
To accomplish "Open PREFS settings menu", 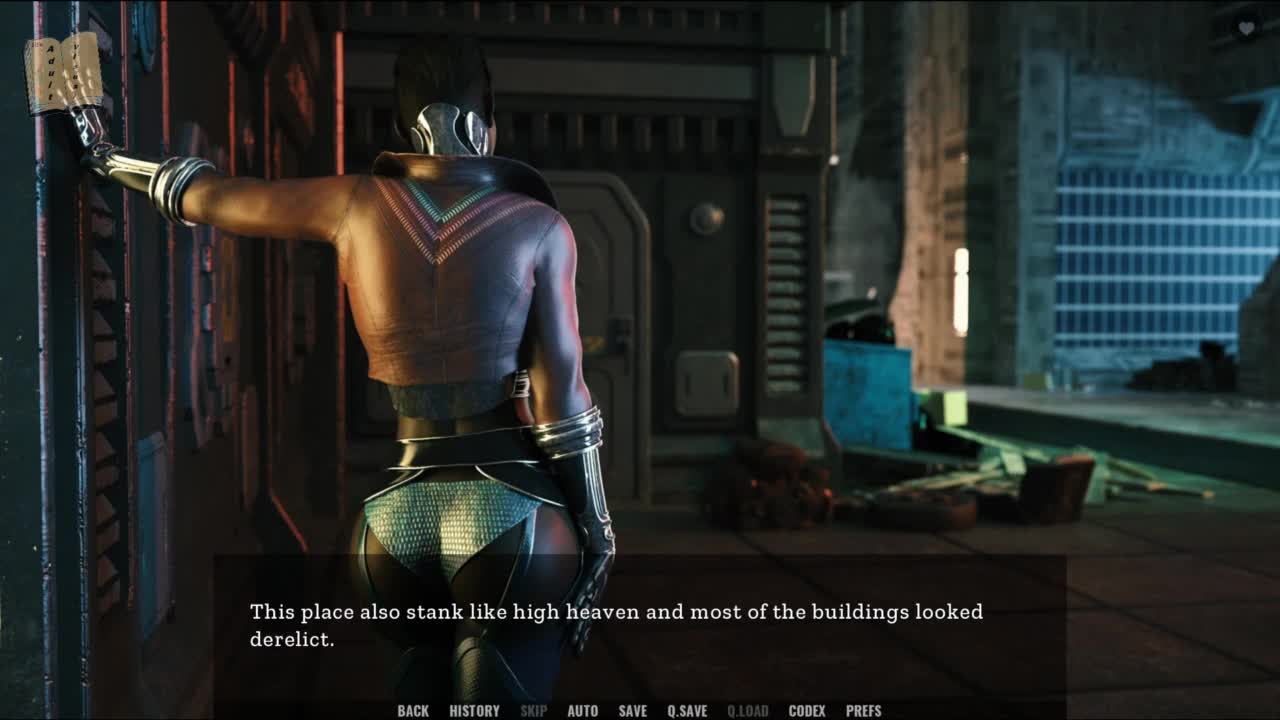I will [864, 711].
